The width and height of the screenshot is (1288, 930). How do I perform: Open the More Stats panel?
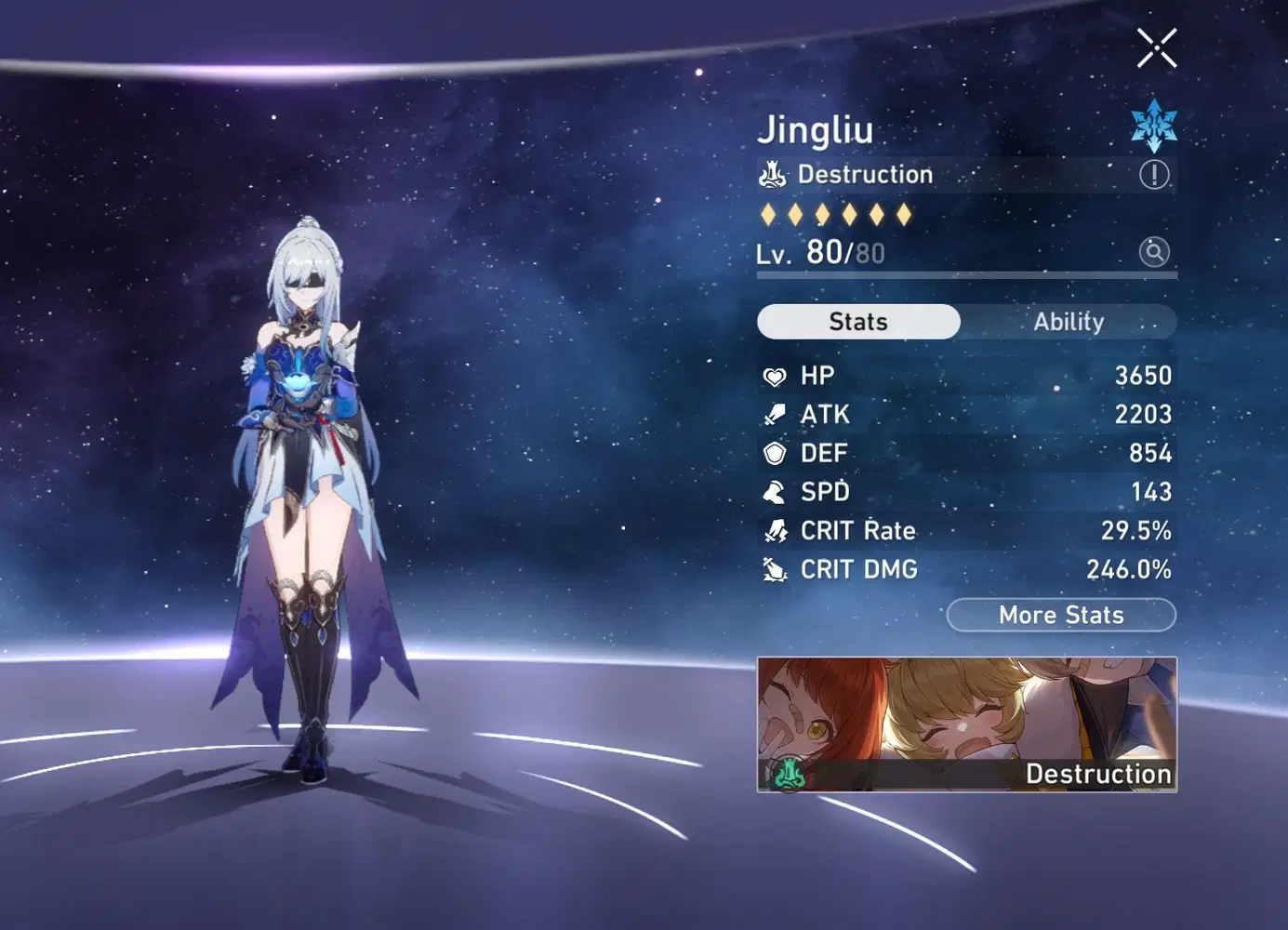(1061, 615)
